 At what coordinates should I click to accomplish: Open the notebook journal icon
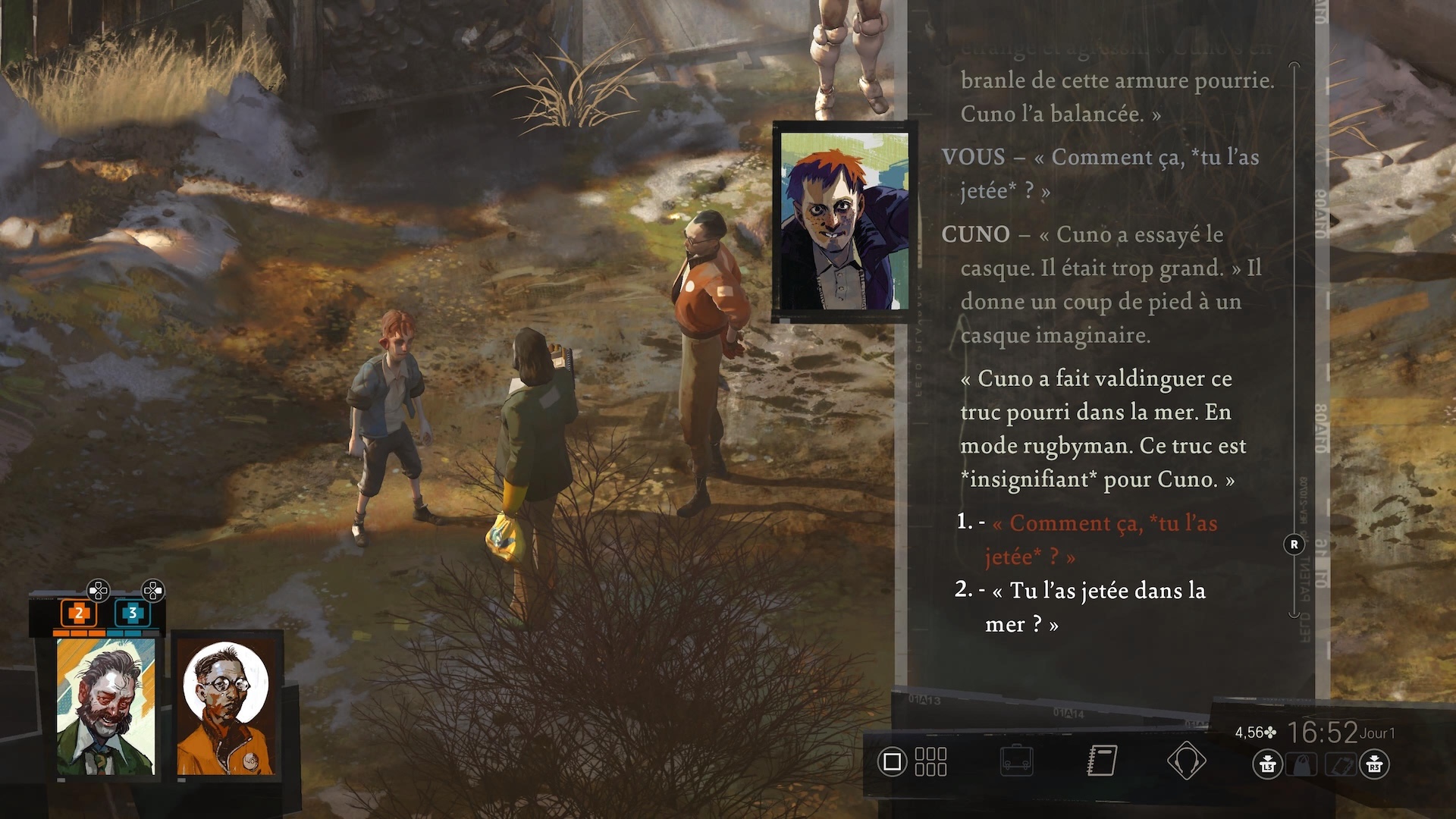(1102, 761)
